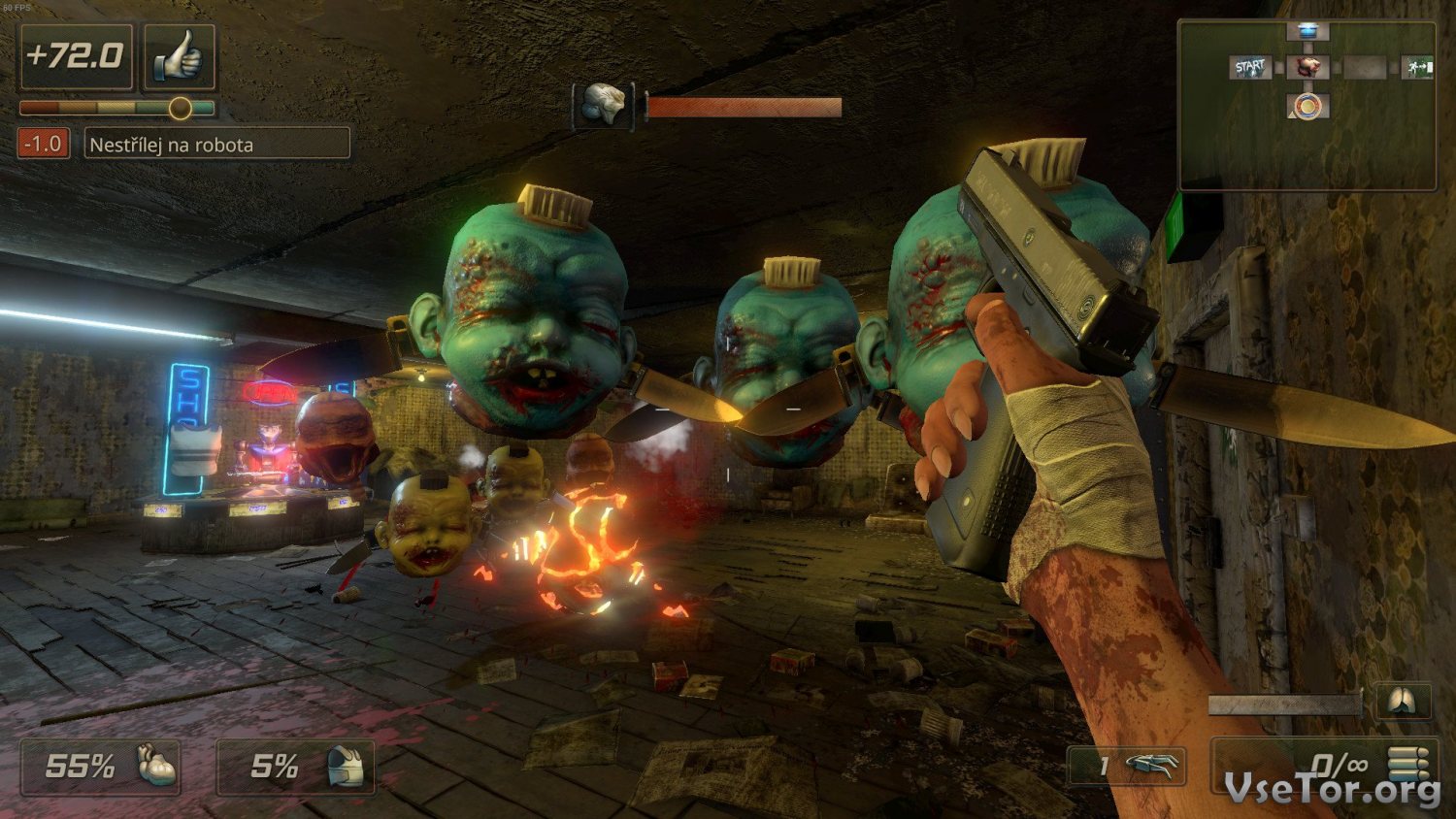This screenshot has width=1456, height=819.
Task: Click the START room on the minimap
Action: [1249, 68]
